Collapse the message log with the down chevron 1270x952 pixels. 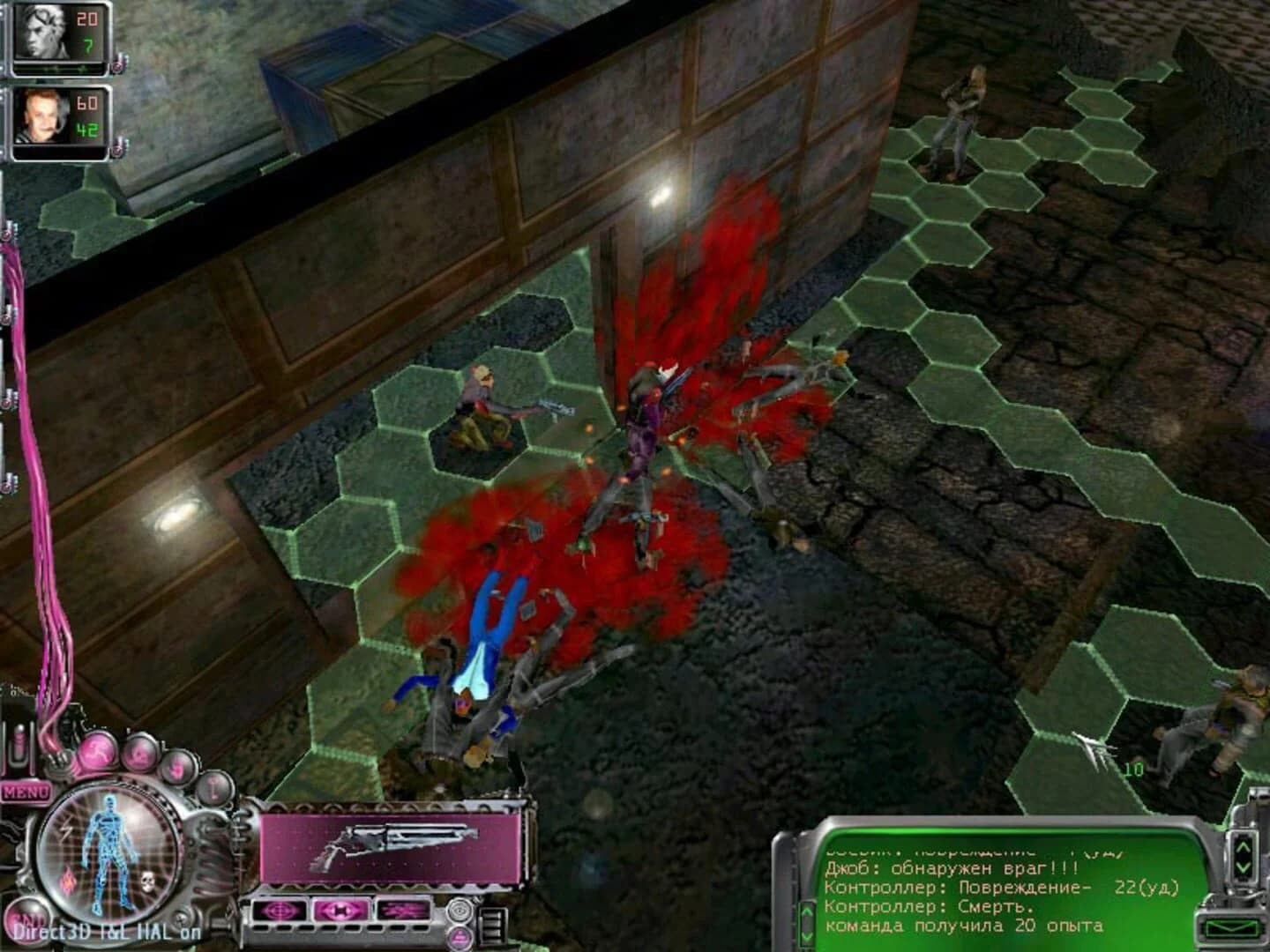[x=1242, y=867]
